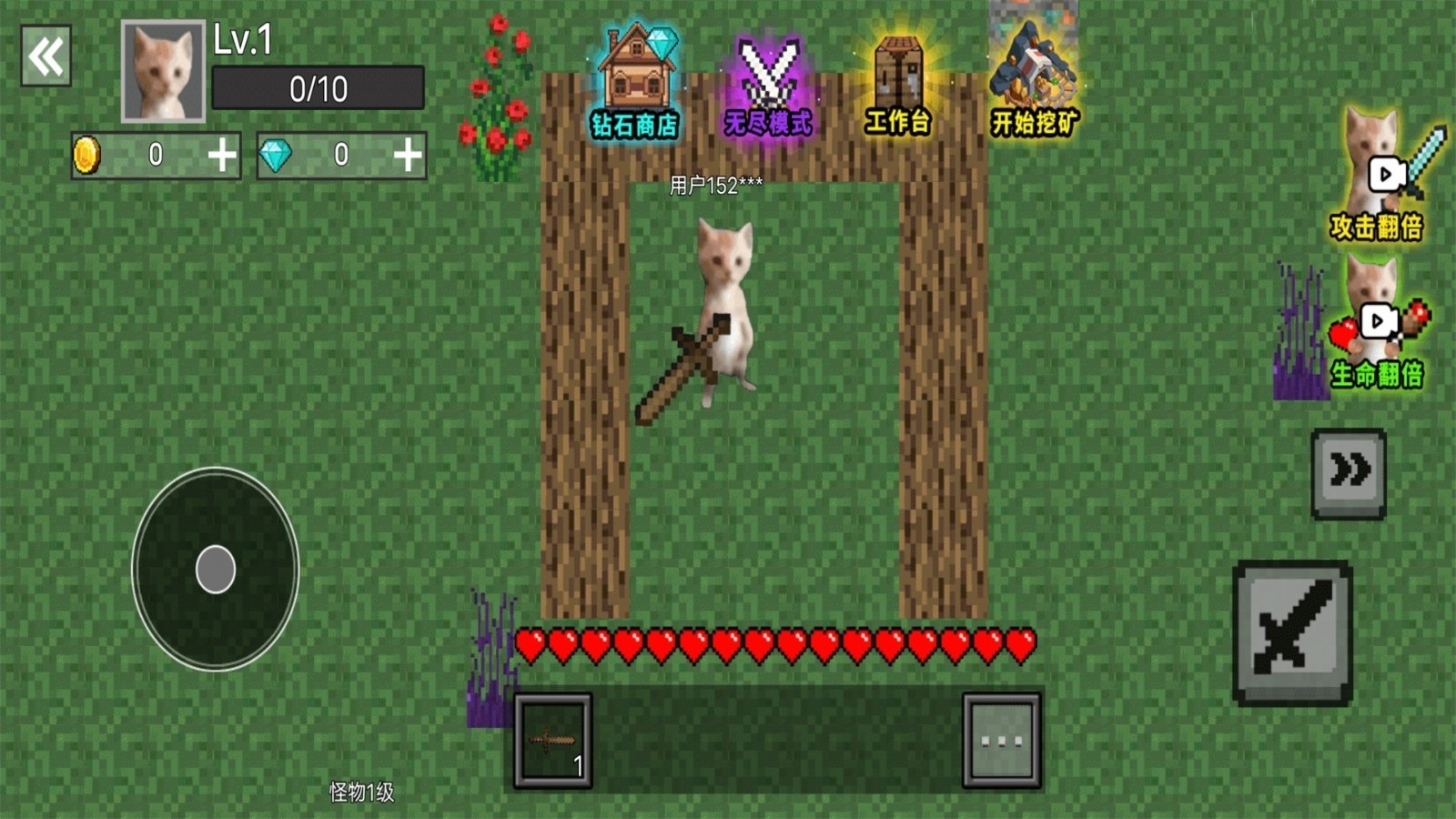The height and width of the screenshot is (819, 1456).
Task: Add more gold coins with plus
Action: click(x=222, y=156)
